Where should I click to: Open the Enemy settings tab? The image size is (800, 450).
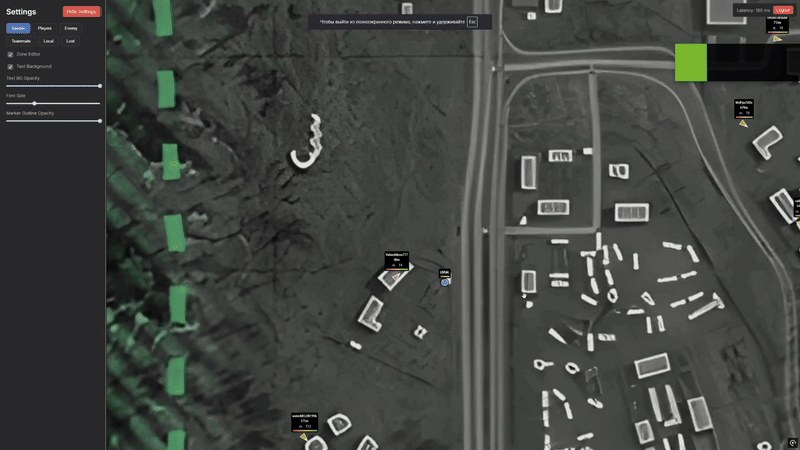pos(71,28)
